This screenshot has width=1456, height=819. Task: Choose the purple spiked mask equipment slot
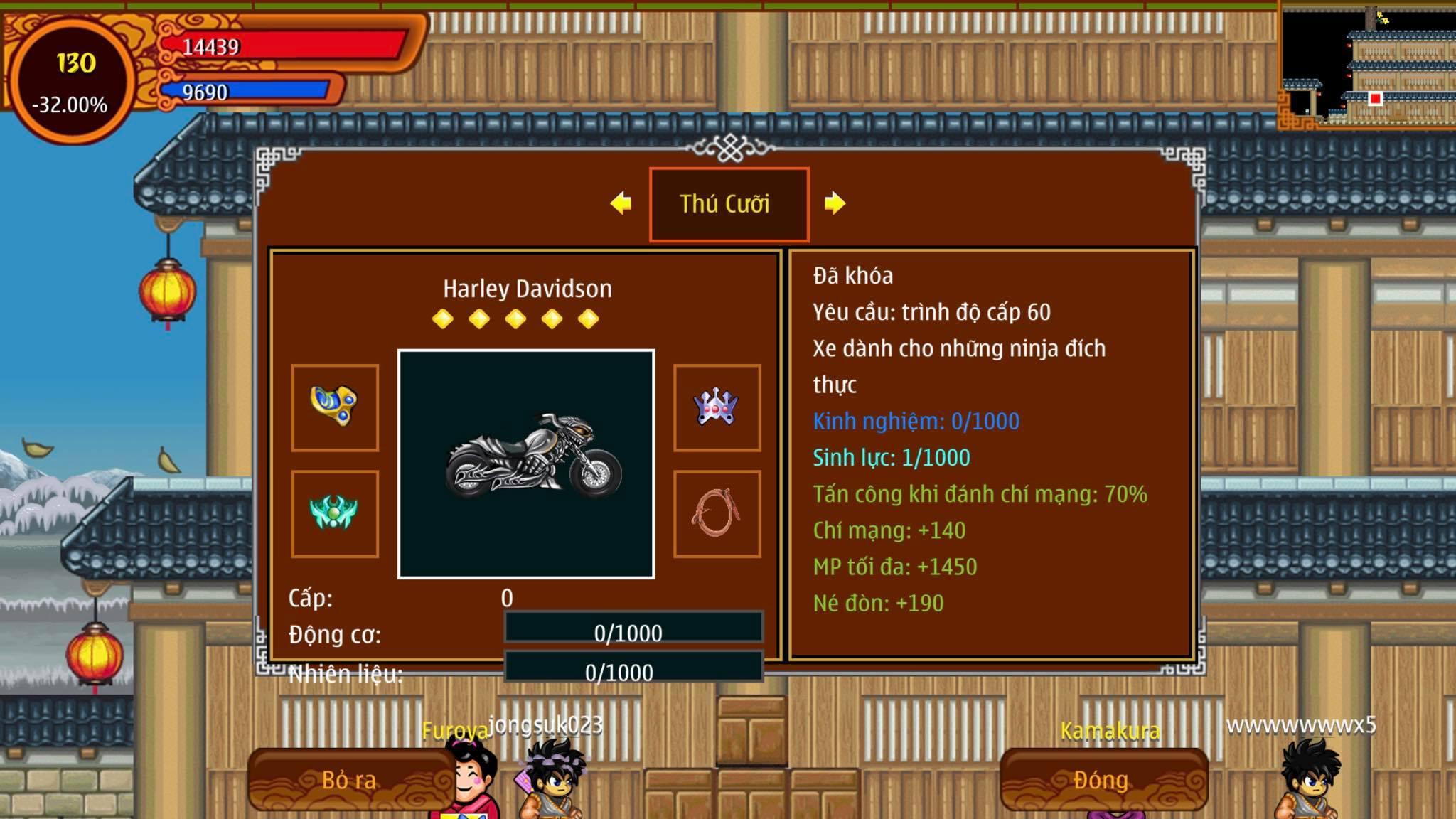click(717, 407)
